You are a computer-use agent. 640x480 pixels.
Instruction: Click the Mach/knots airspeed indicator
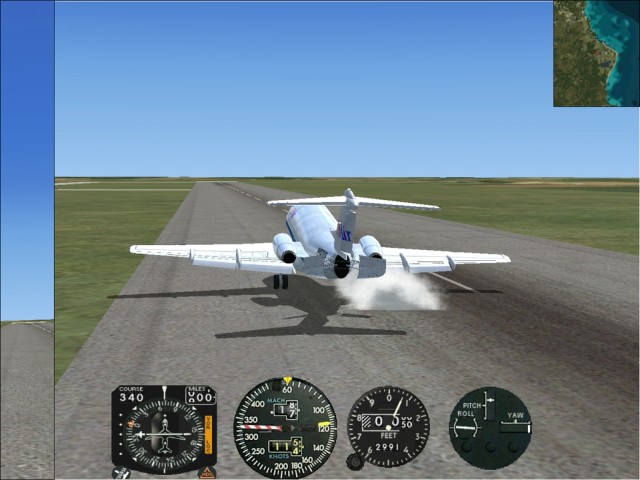click(285, 427)
